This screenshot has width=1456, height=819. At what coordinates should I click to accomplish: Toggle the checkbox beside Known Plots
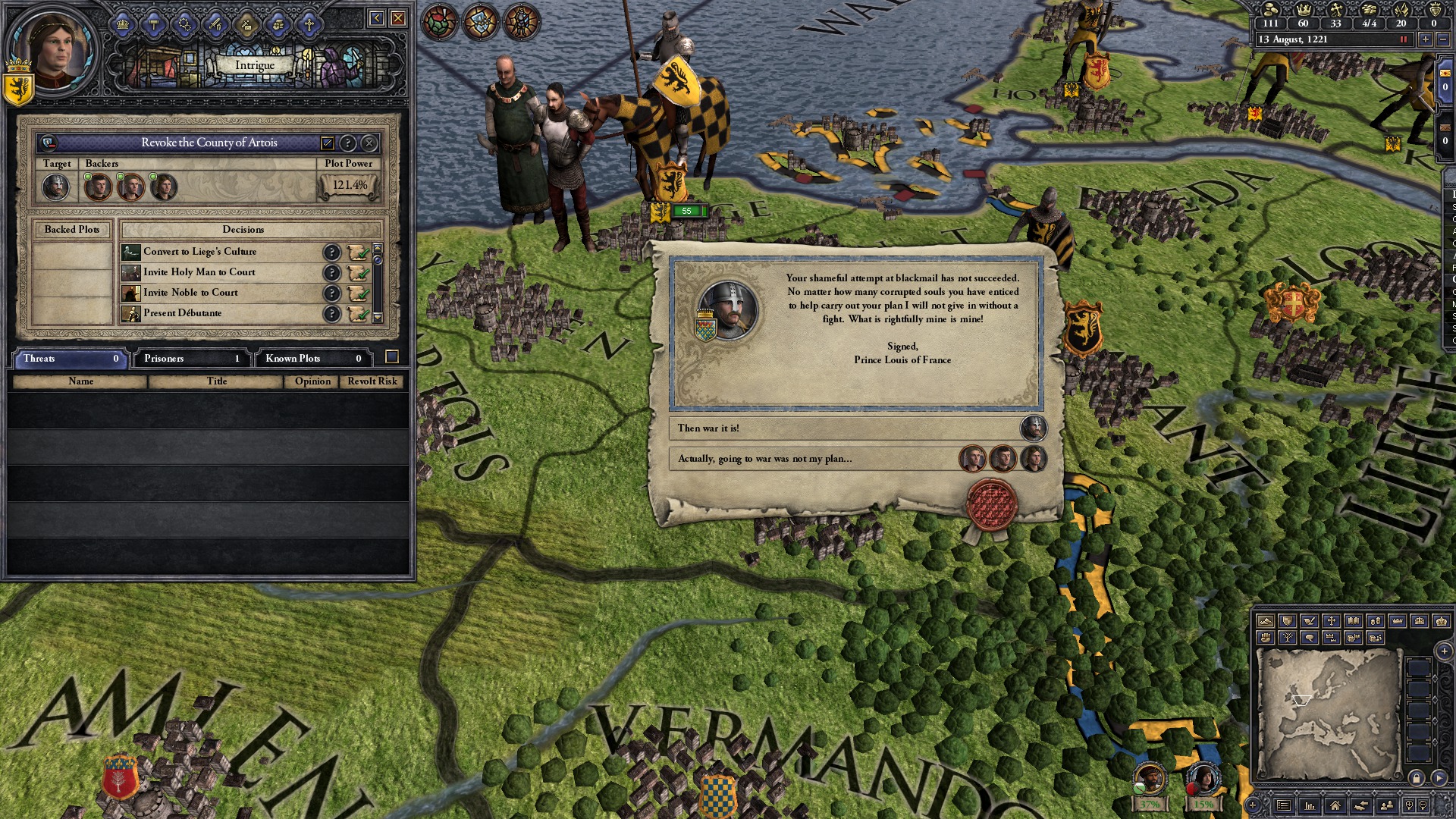392,357
